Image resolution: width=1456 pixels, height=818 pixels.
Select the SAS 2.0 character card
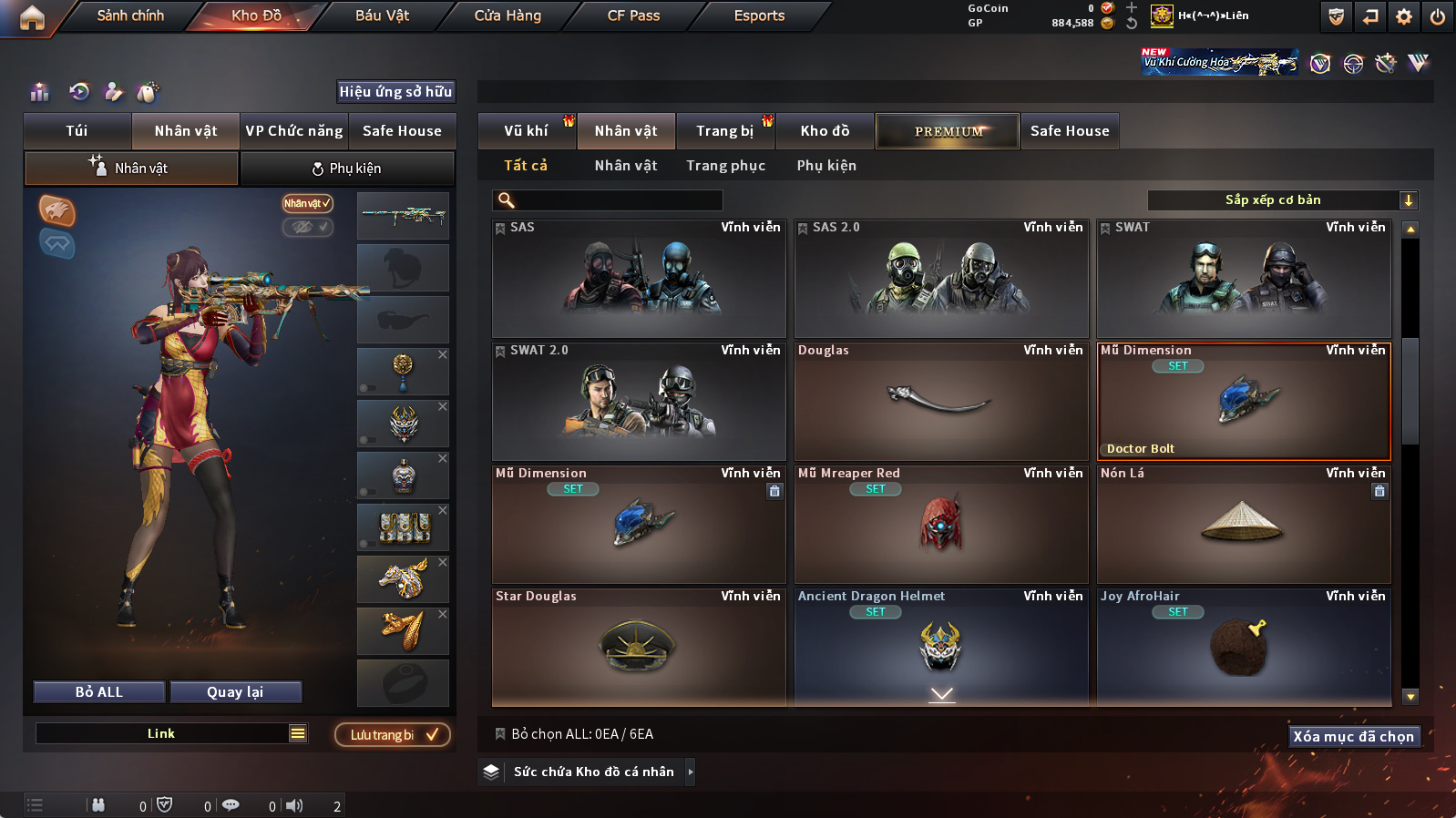[x=940, y=279]
